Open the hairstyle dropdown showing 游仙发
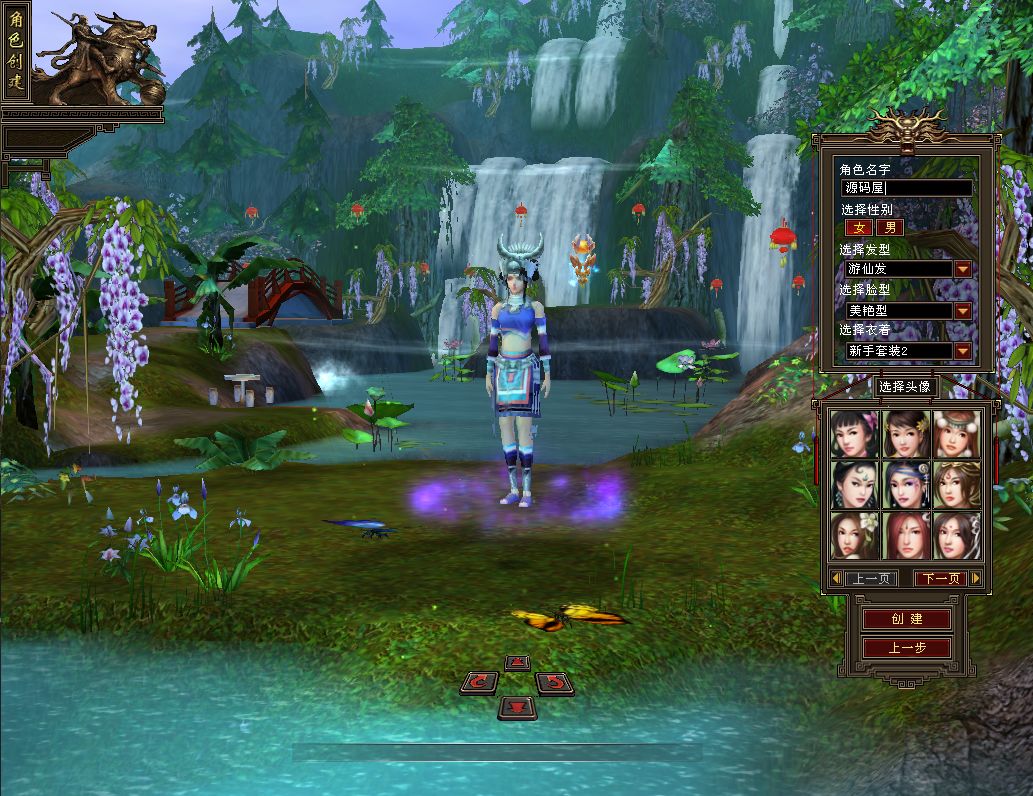 coord(962,269)
